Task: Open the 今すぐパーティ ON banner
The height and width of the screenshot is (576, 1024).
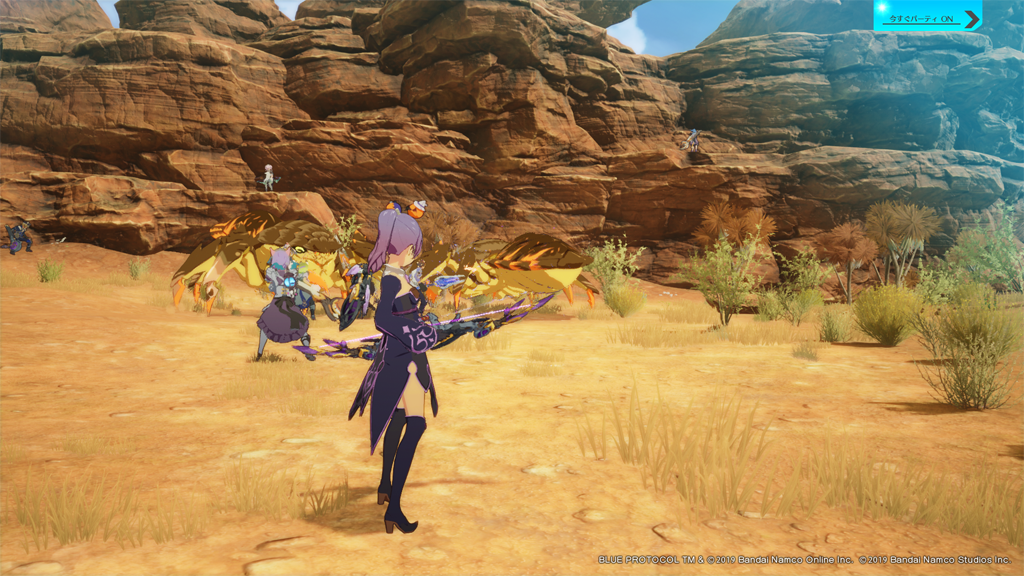Action: [927, 17]
